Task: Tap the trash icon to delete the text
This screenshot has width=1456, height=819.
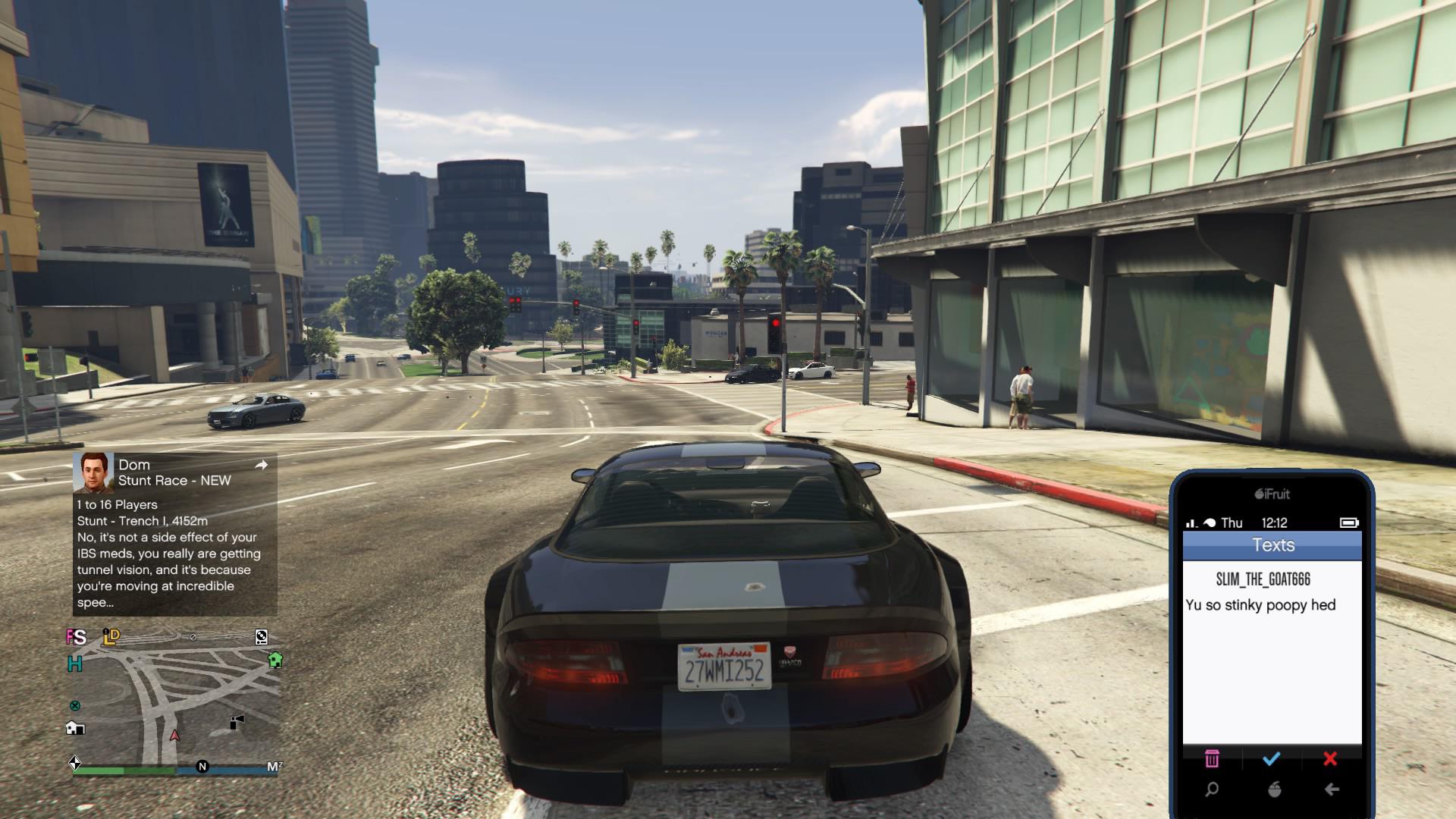Action: [1212, 758]
